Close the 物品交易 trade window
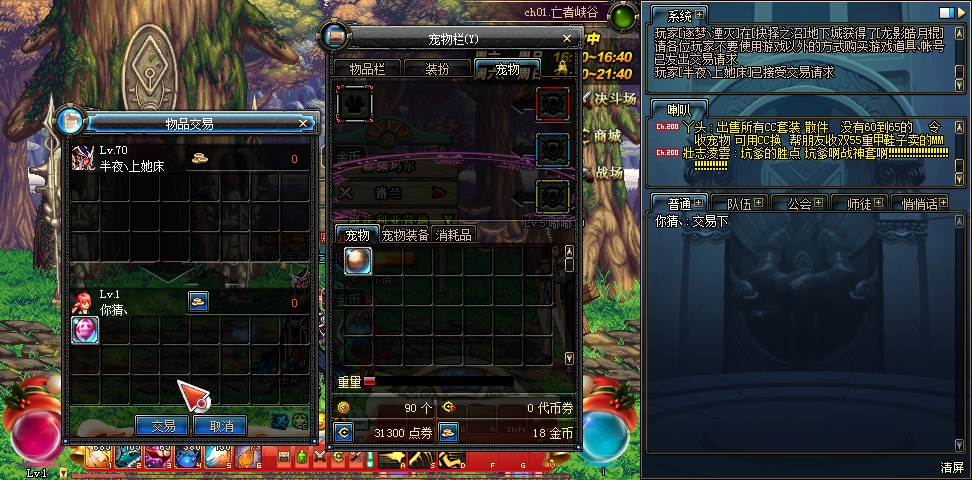 tap(303, 123)
